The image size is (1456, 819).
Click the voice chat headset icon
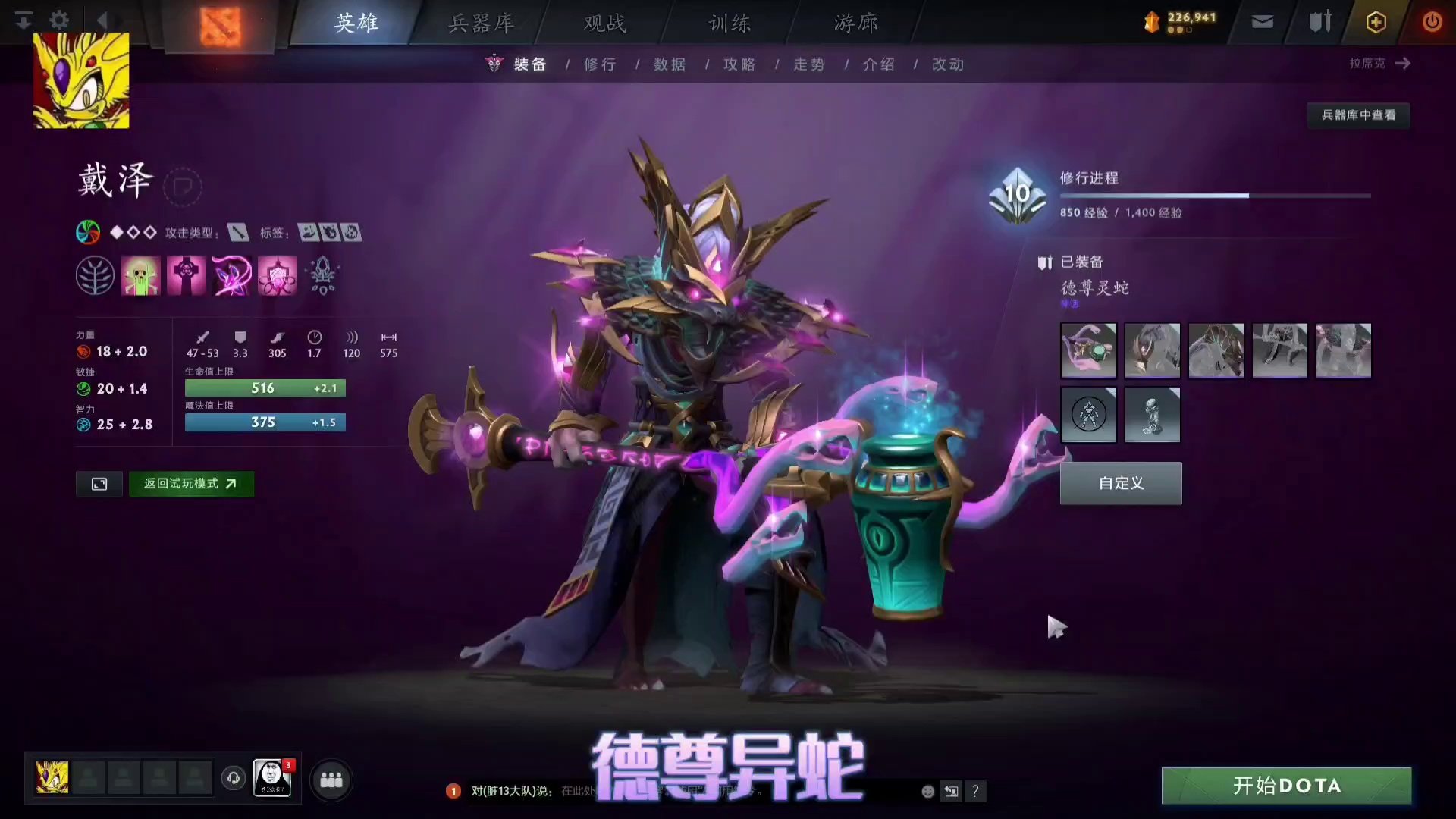point(233,777)
